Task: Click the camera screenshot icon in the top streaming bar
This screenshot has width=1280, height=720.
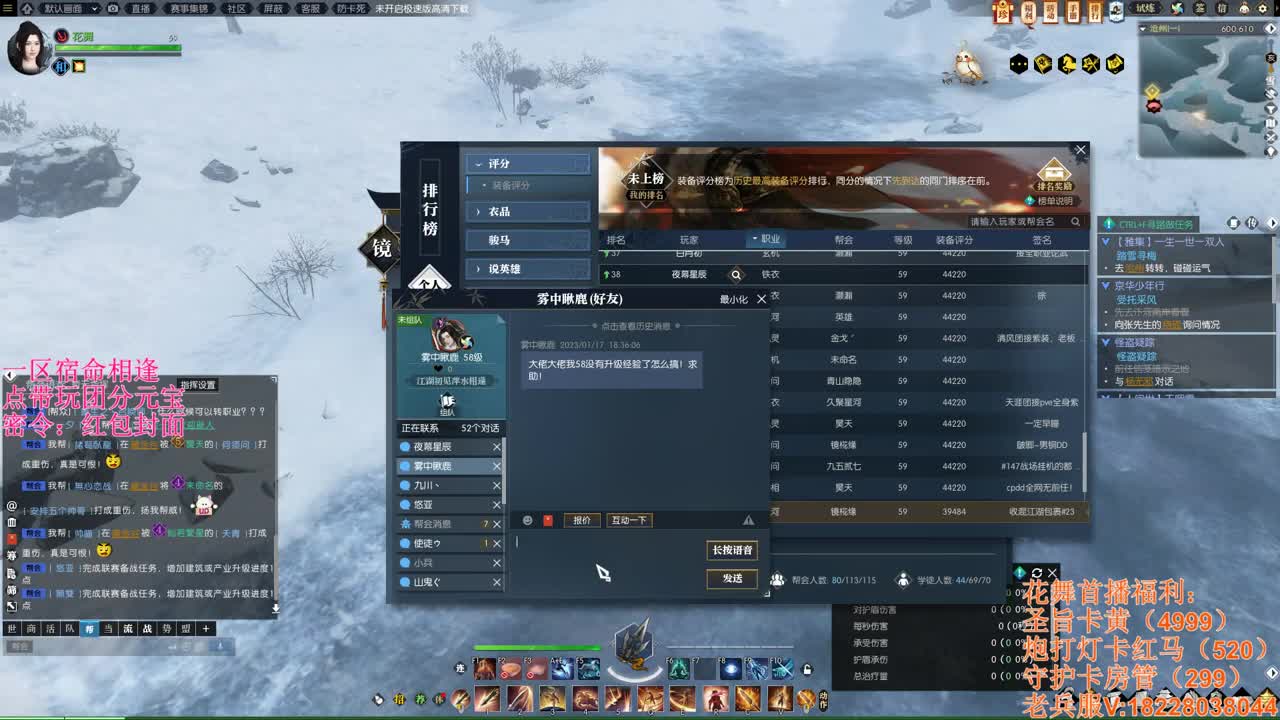Action: coord(112,8)
